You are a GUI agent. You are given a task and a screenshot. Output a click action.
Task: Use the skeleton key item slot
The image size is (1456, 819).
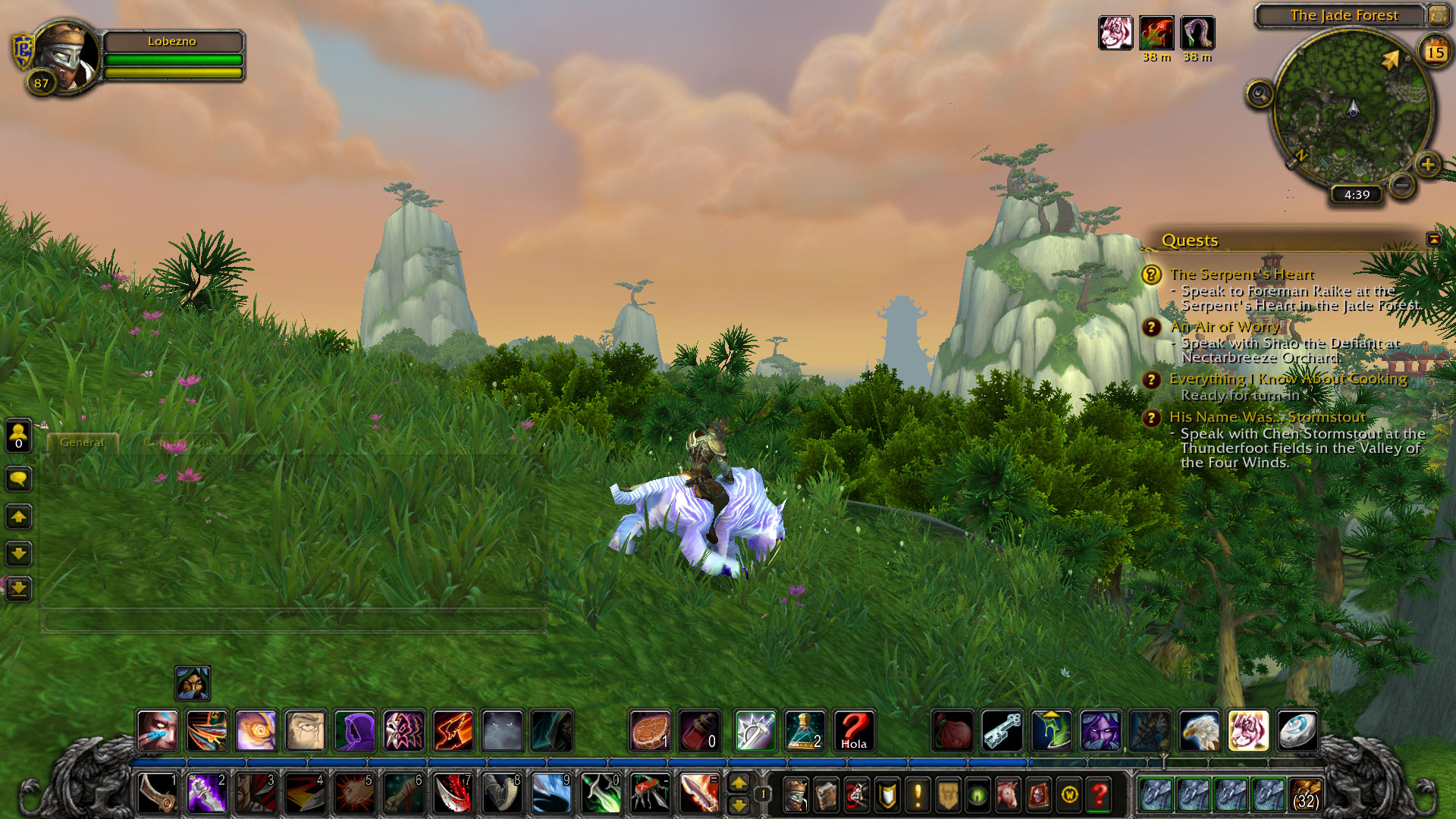pyautogui.click(x=1002, y=731)
